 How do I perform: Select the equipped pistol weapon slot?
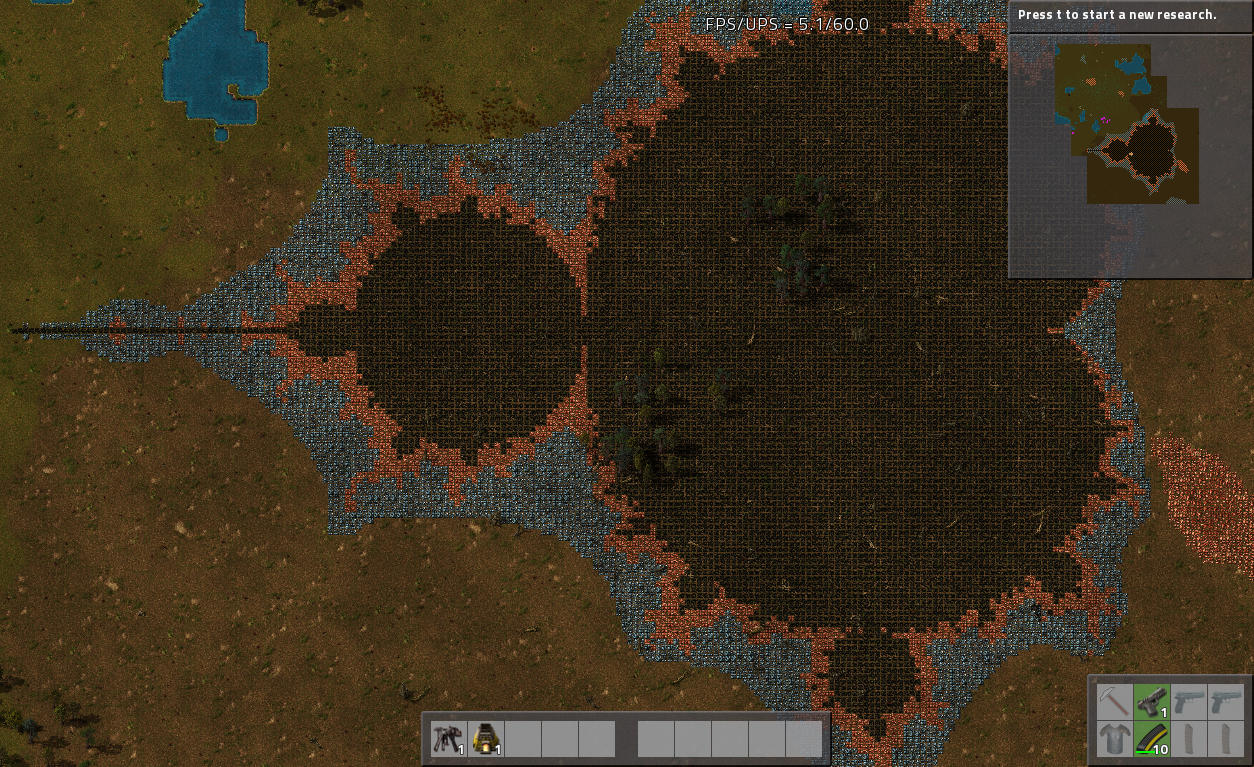1151,701
